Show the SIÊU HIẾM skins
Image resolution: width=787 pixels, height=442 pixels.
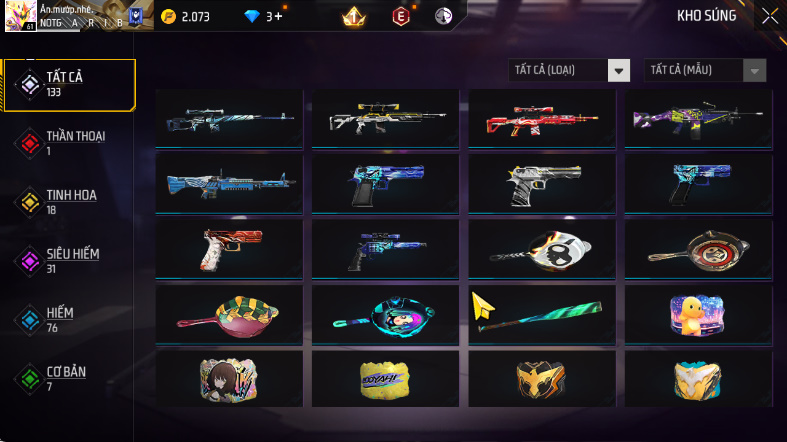pos(70,261)
